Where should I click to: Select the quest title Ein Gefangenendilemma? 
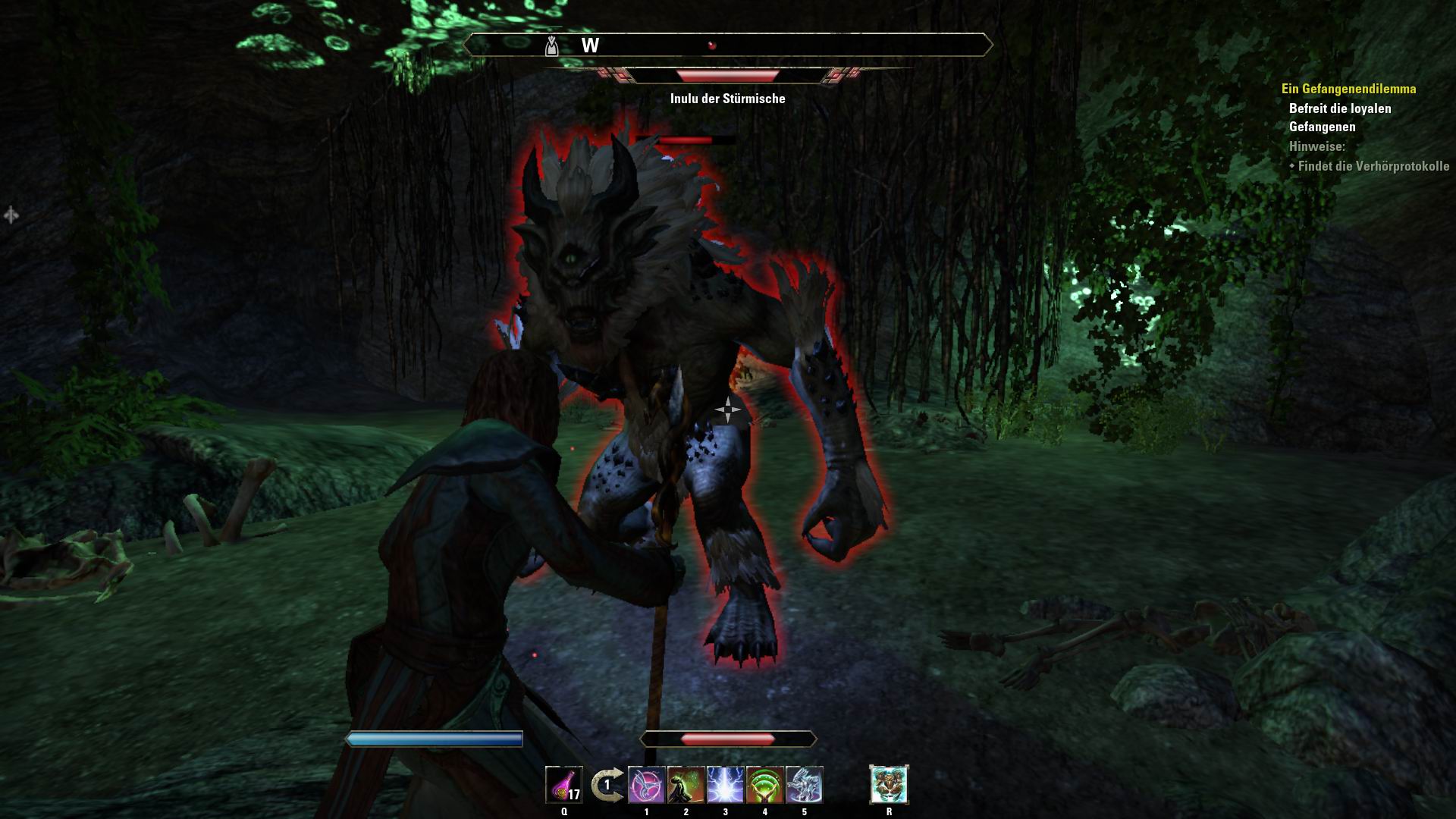[1348, 88]
